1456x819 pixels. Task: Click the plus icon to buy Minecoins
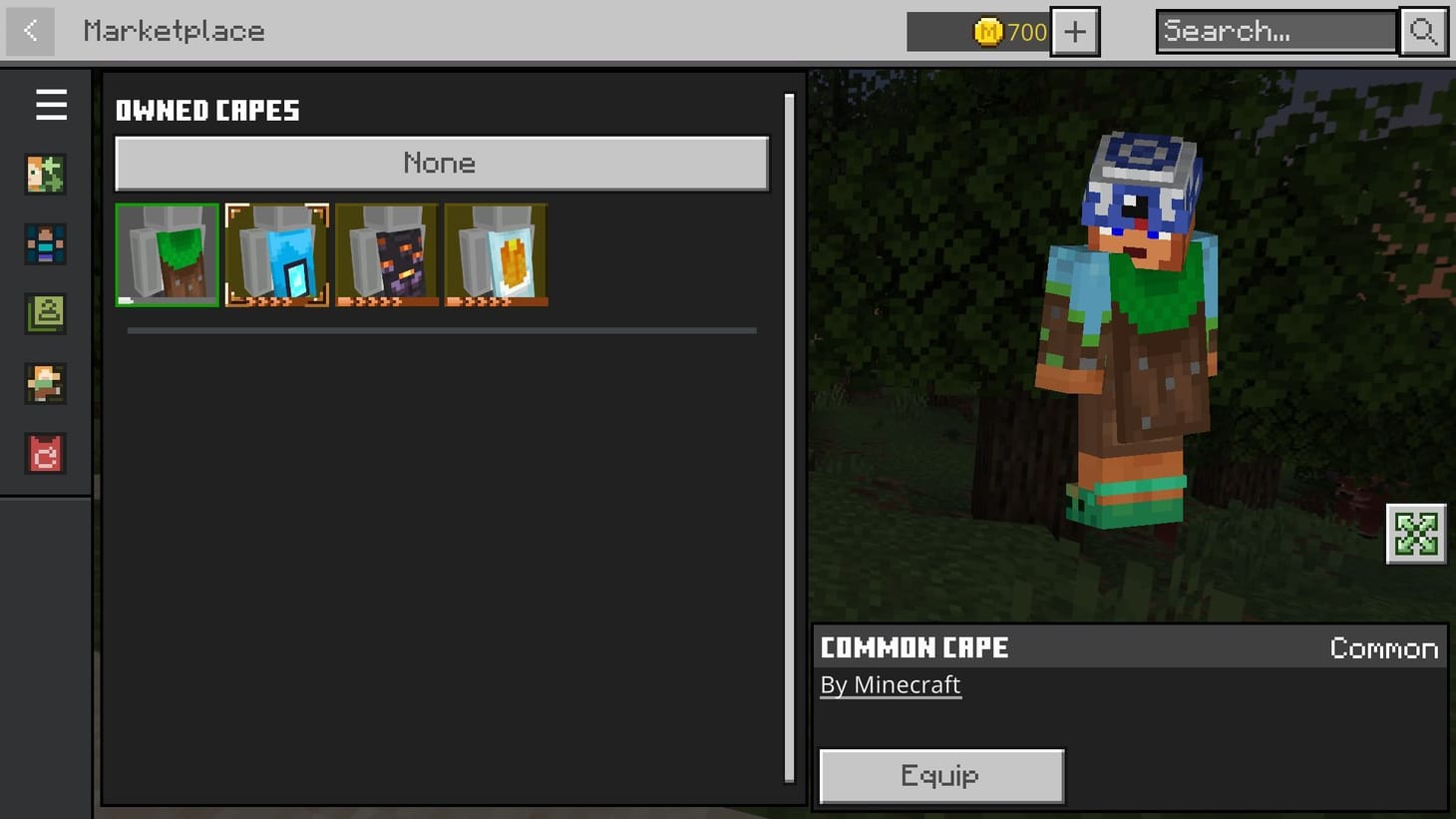[x=1074, y=31]
